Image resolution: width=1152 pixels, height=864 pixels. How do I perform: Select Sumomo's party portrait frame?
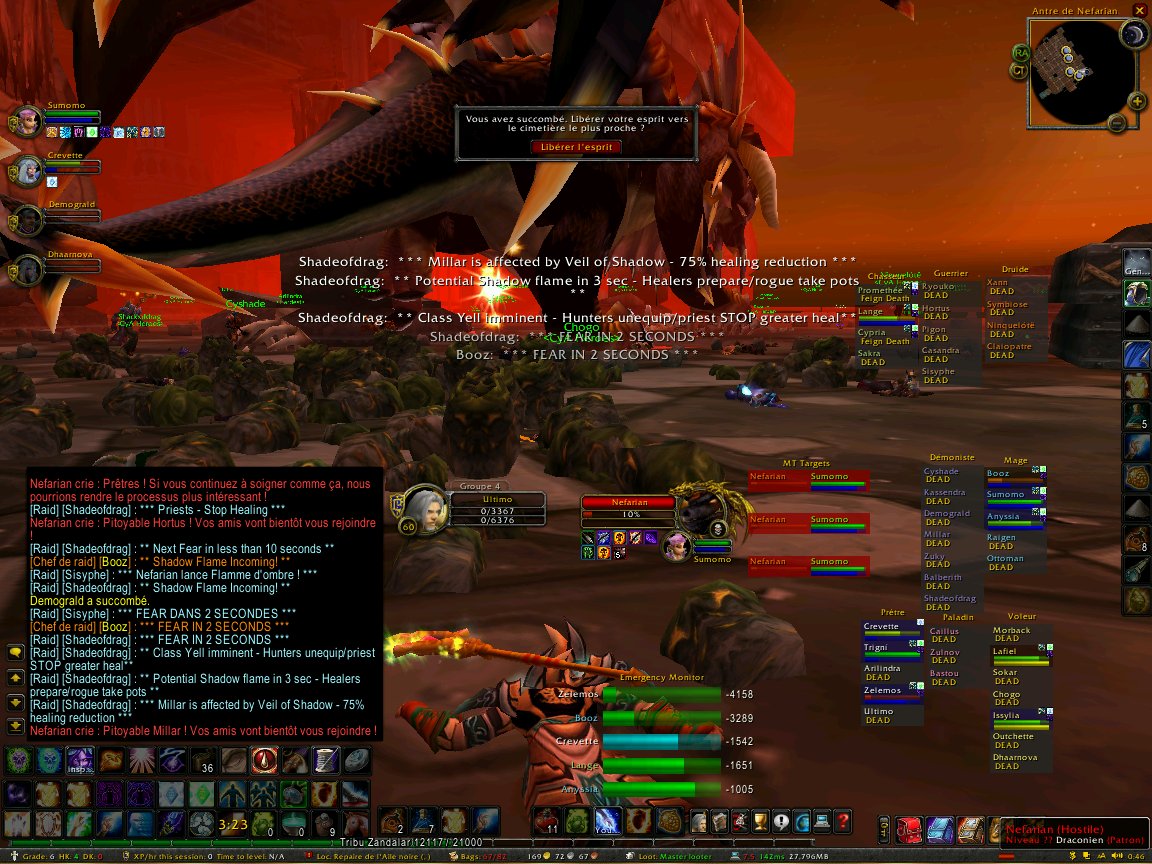28,122
